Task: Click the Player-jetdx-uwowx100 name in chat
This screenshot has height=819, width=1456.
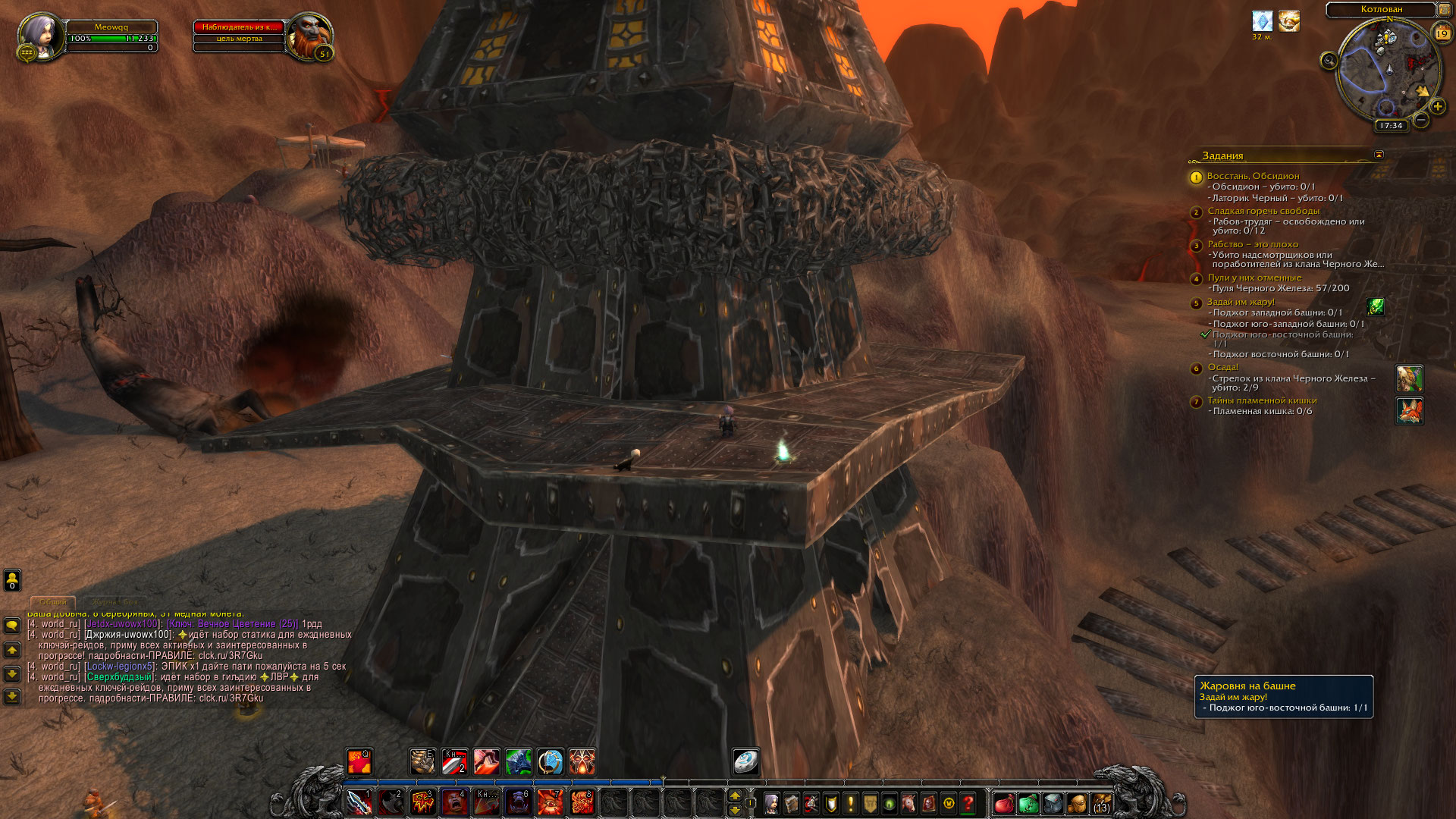Action: [122, 624]
